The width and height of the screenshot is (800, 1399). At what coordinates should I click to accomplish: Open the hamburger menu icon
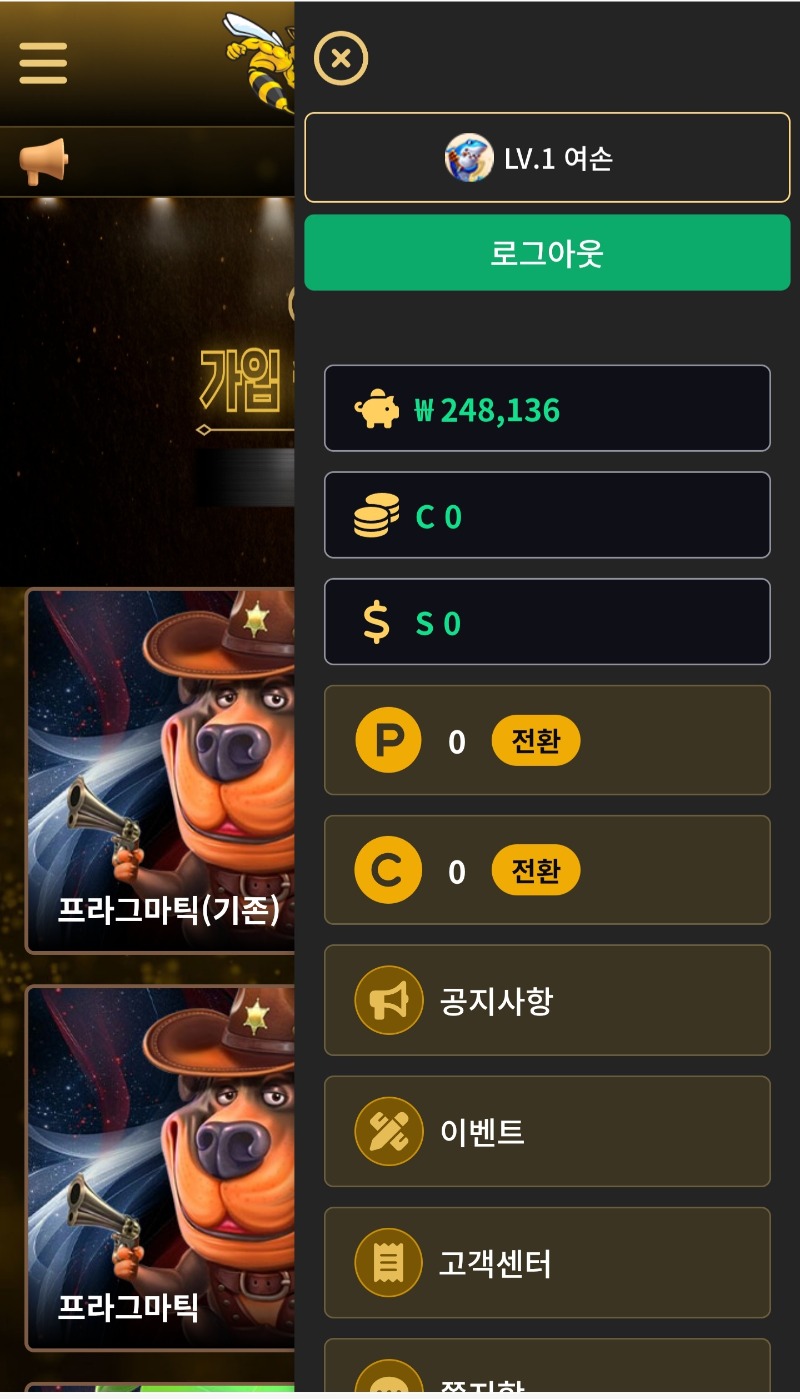point(43,63)
